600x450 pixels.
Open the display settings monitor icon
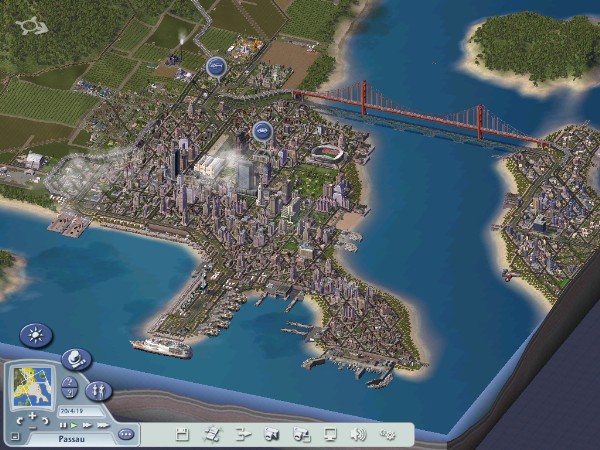pos(330,434)
